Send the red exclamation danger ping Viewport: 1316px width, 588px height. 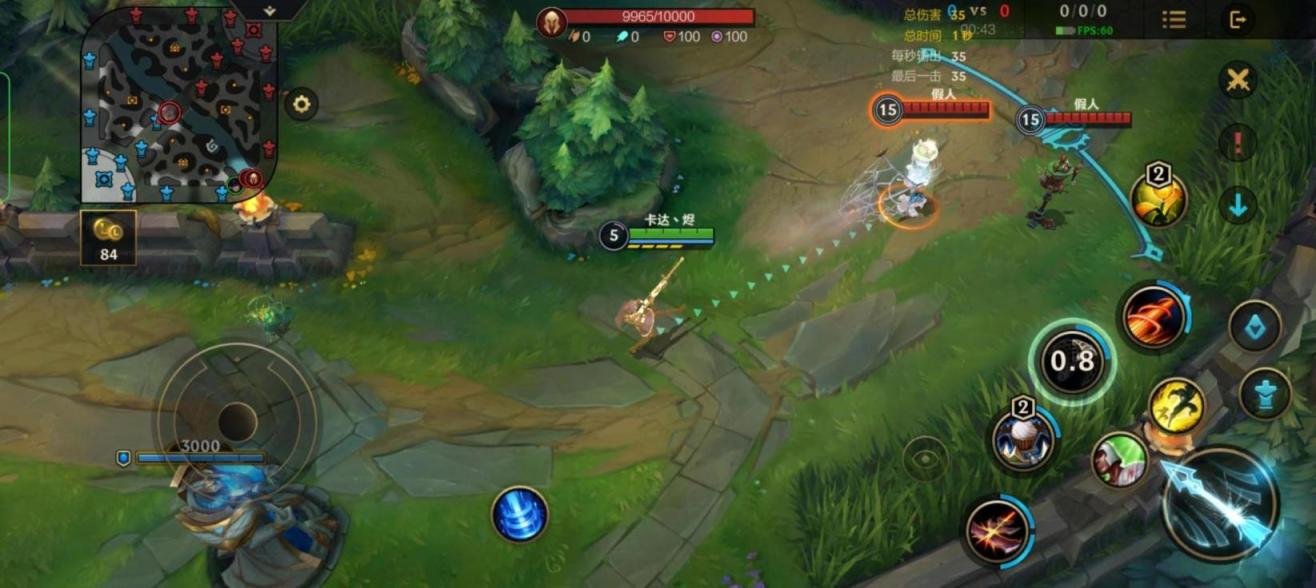(1238, 142)
